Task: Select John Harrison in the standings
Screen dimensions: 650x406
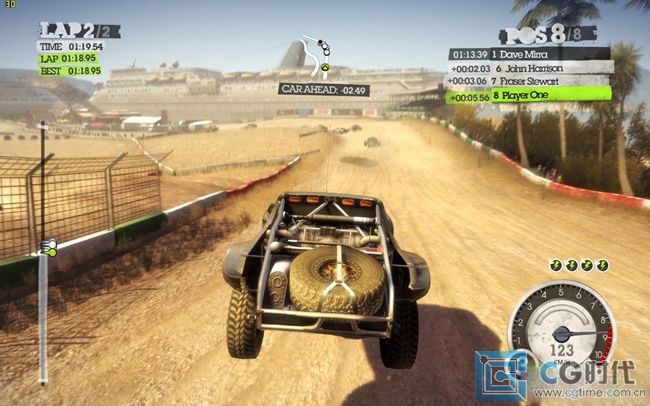Action: [x=529, y=67]
